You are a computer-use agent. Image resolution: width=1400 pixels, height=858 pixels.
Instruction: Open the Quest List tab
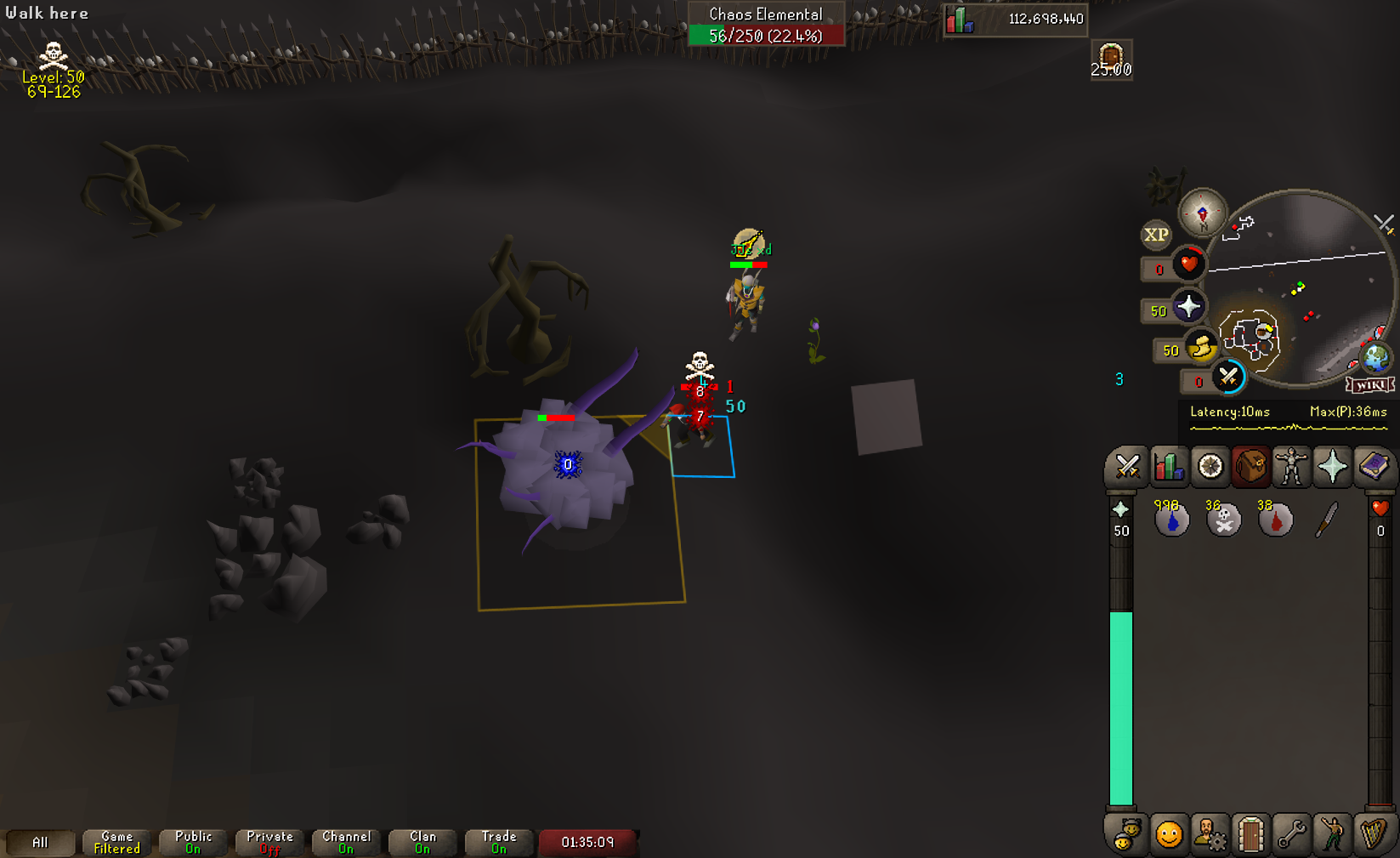click(1210, 466)
